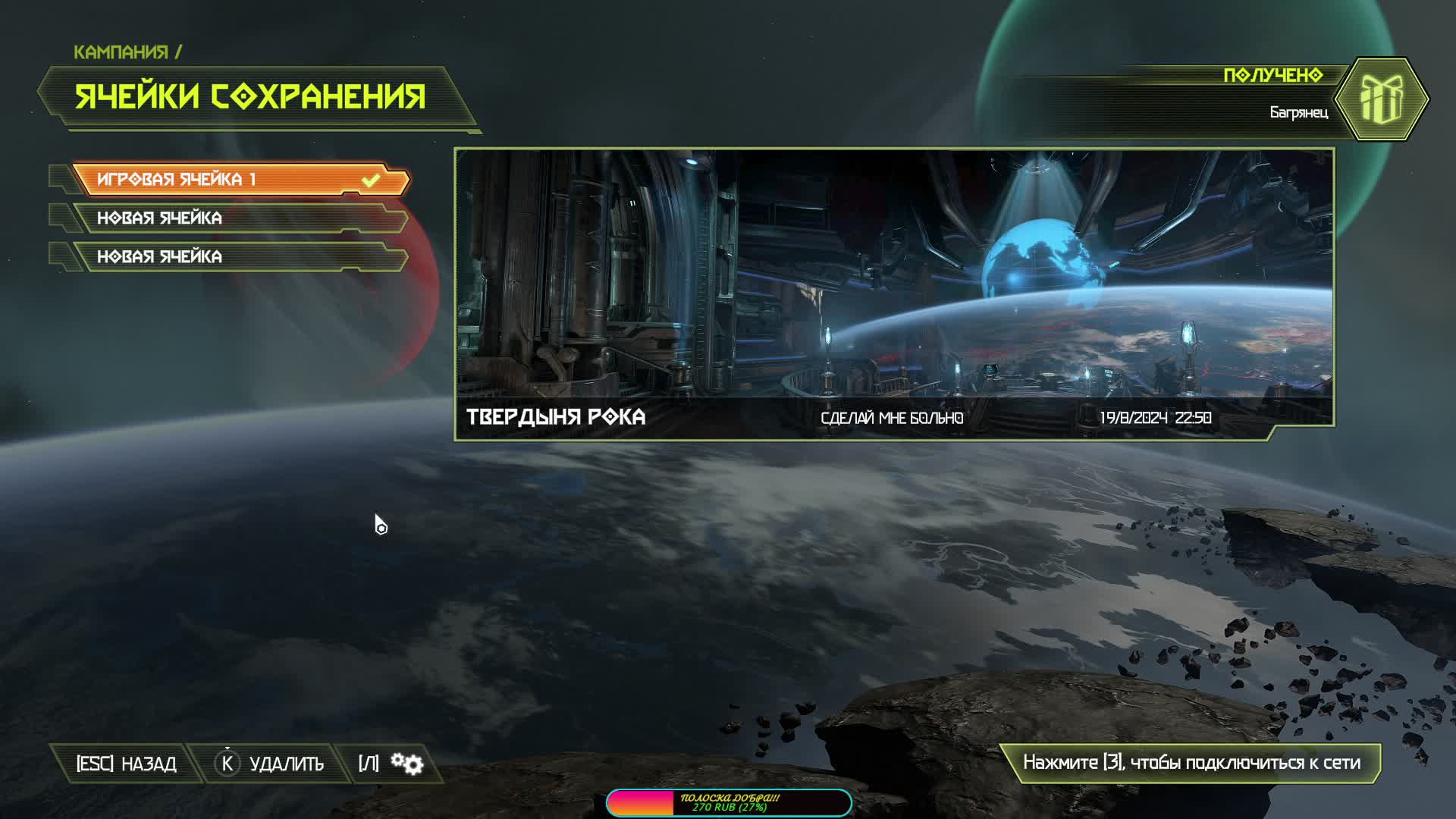Delete the save using Удалить

coord(271,764)
